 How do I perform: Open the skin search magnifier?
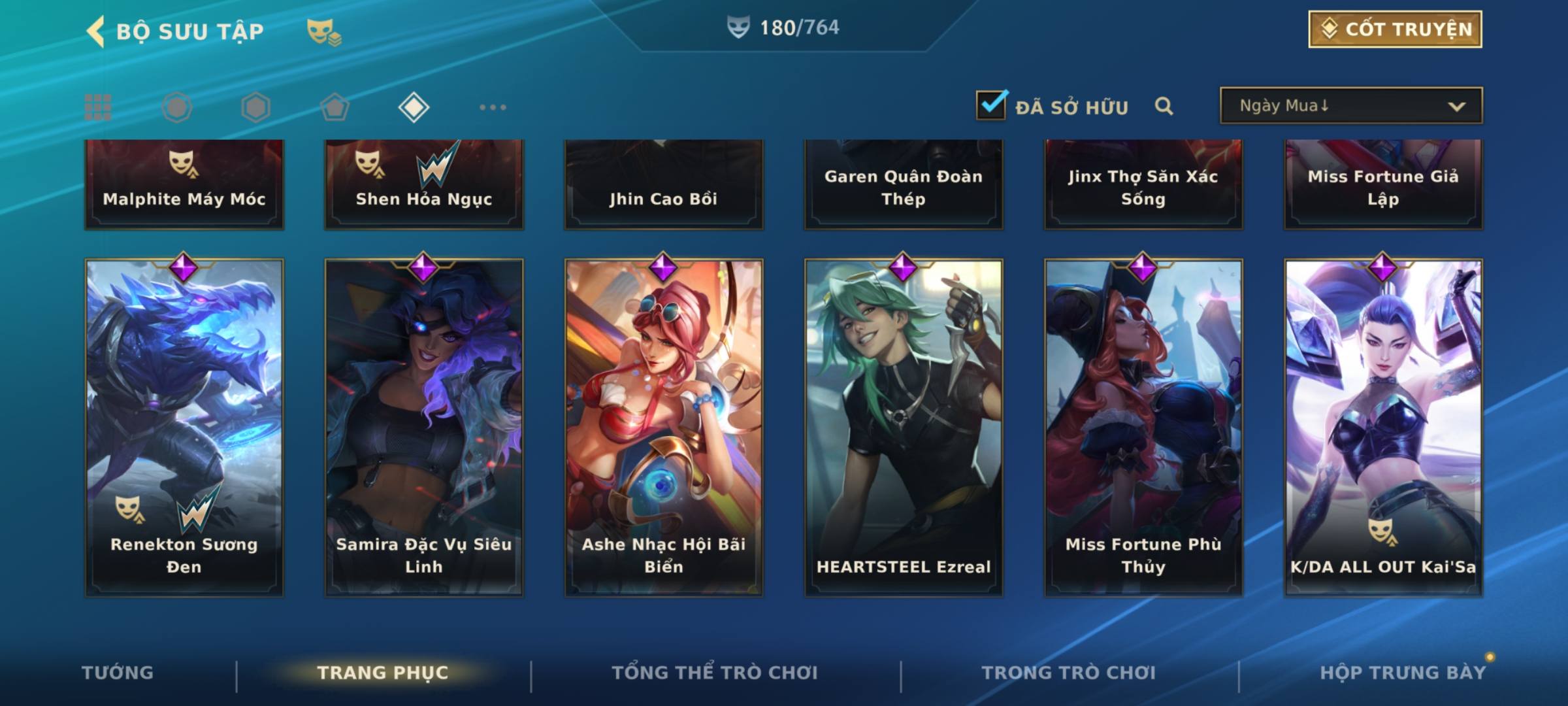point(1164,106)
